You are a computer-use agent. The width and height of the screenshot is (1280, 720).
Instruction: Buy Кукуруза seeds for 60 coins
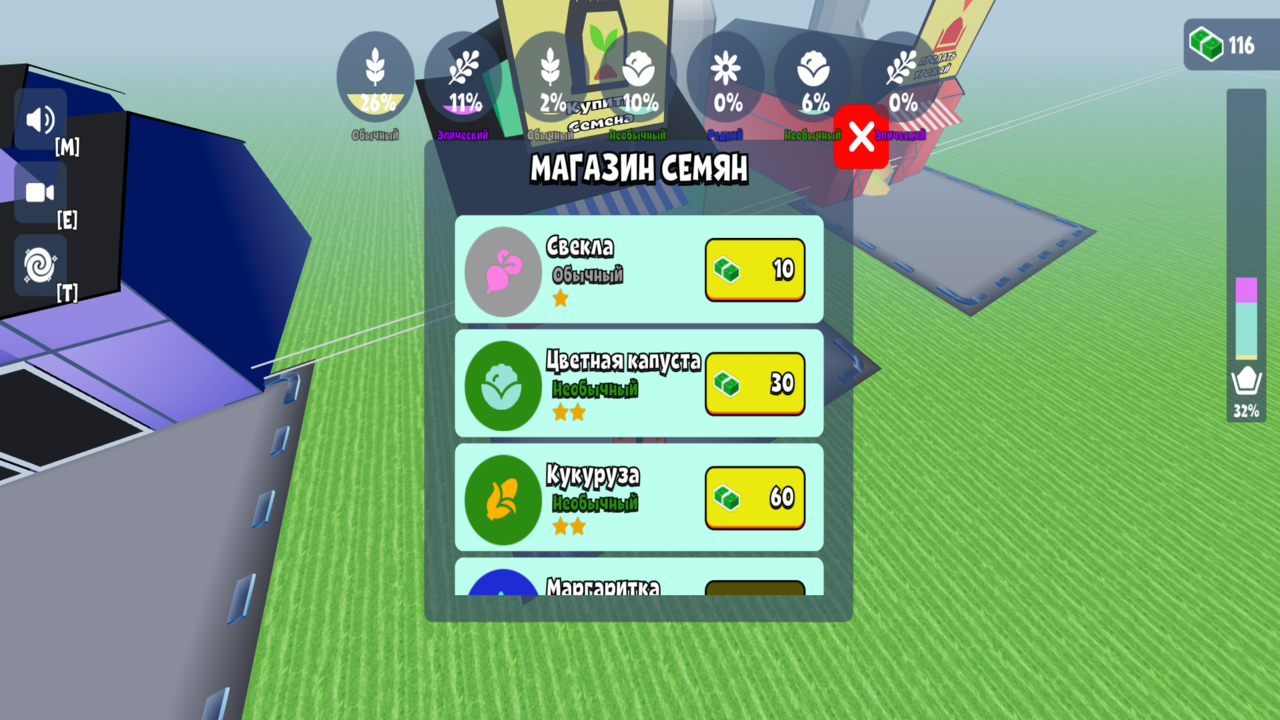pyautogui.click(x=755, y=497)
